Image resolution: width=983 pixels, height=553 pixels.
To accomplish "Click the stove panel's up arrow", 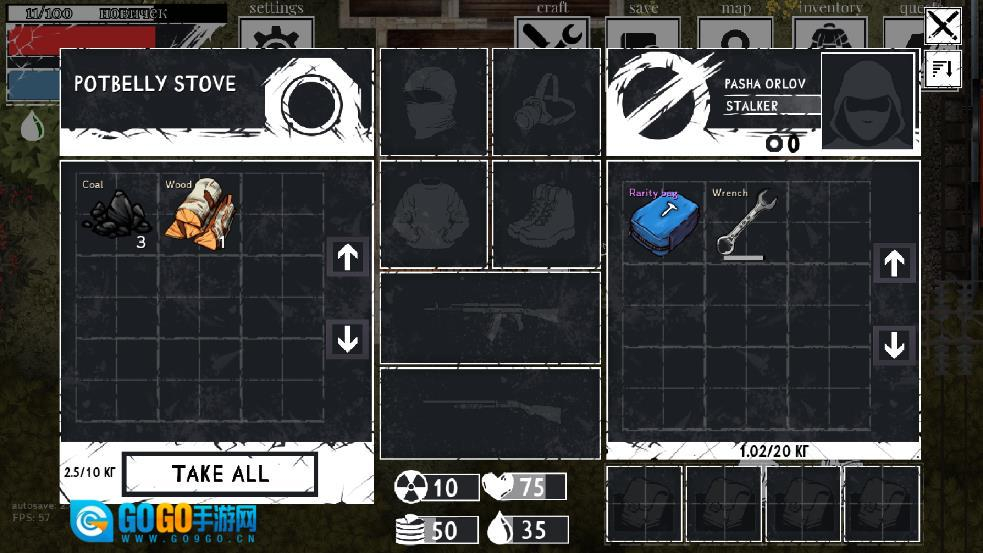I will tap(347, 257).
